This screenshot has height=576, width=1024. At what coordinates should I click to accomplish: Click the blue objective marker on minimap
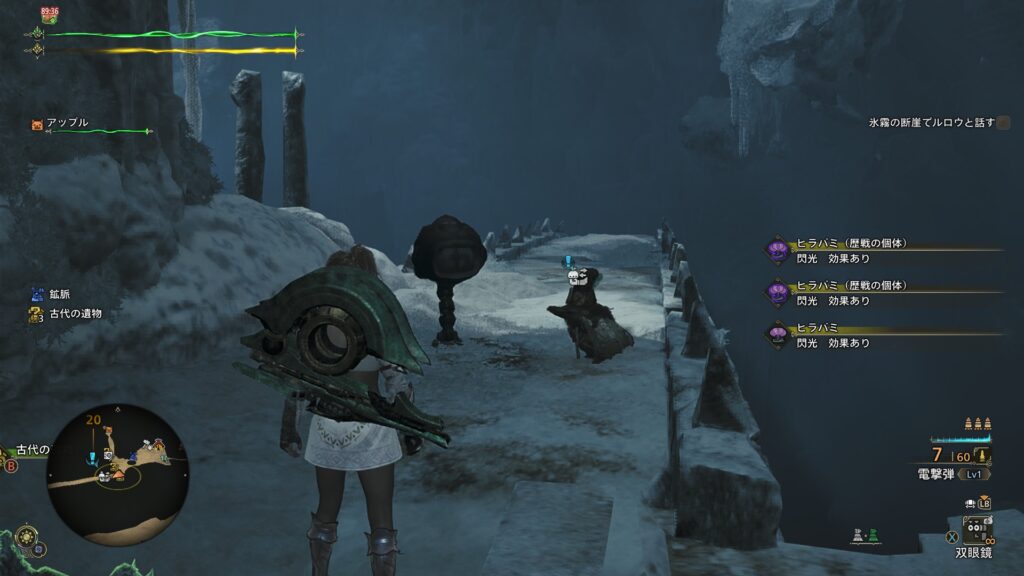pyautogui.click(x=92, y=457)
